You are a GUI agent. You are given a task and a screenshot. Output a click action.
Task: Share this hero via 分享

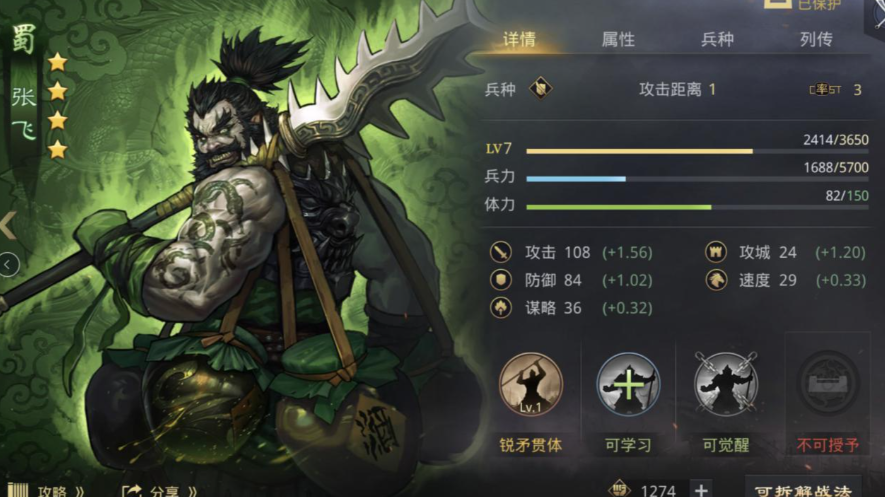point(158,490)
